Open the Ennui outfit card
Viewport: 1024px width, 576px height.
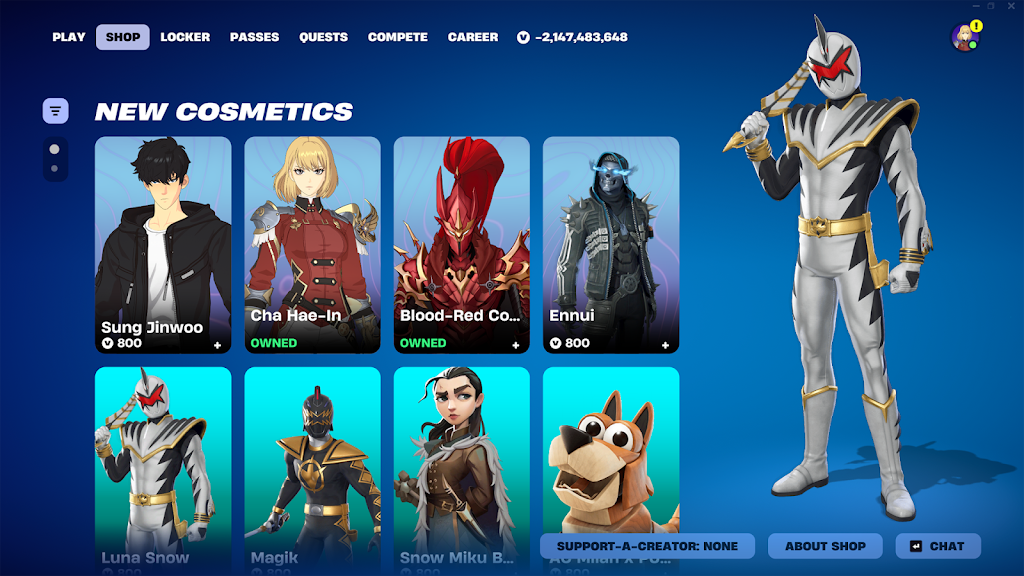point(610,244)
